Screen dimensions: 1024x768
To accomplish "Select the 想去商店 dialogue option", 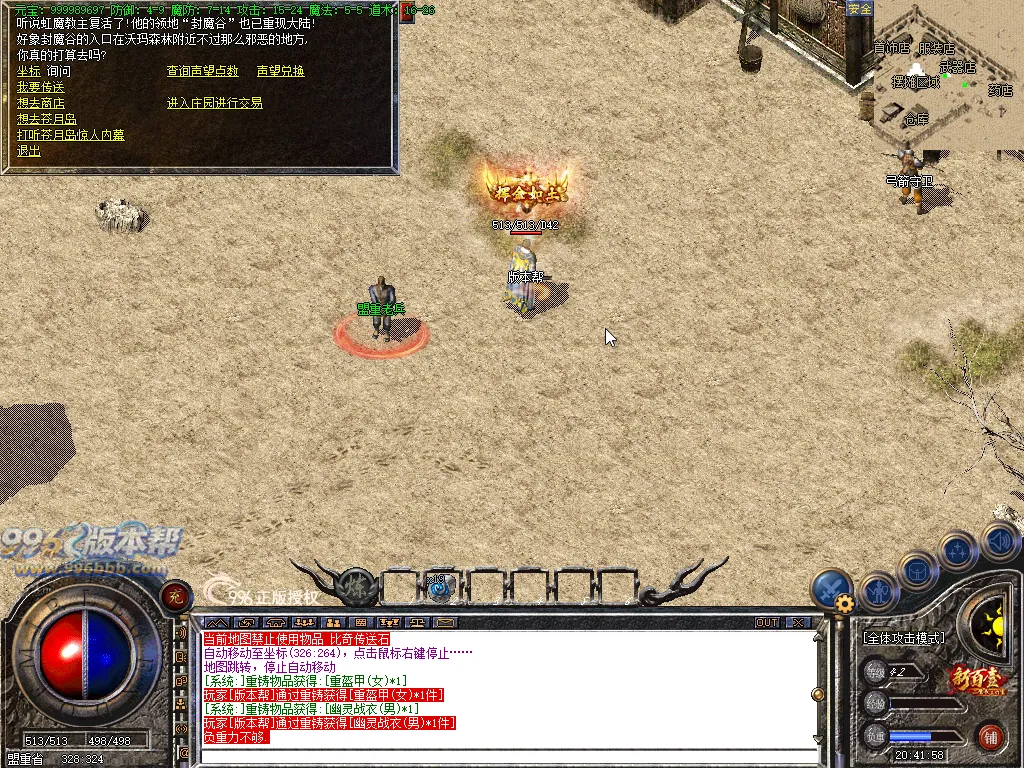I will click(40, 103).
